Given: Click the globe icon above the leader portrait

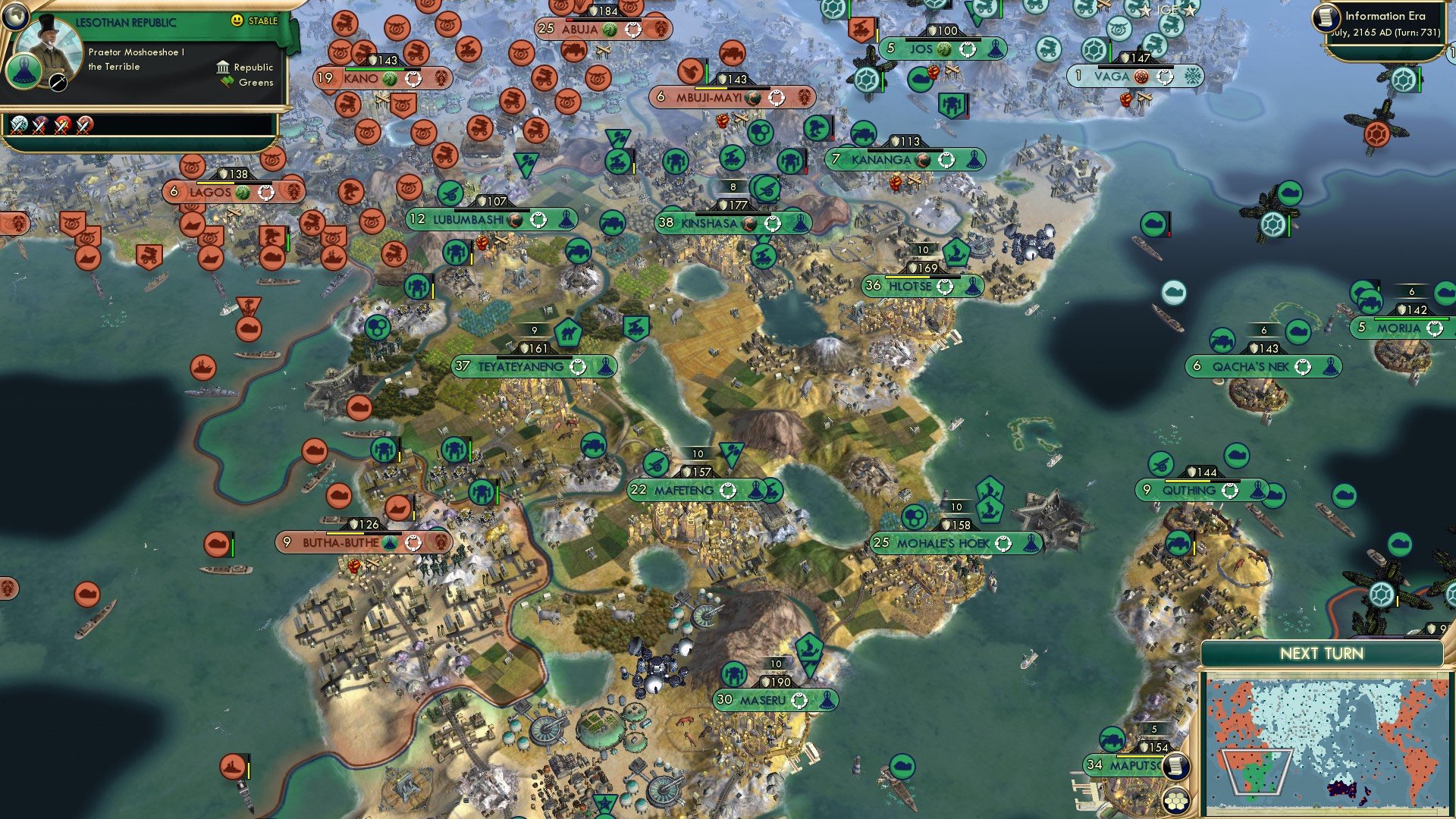Looking at the screenshot, I should [15, 17].
